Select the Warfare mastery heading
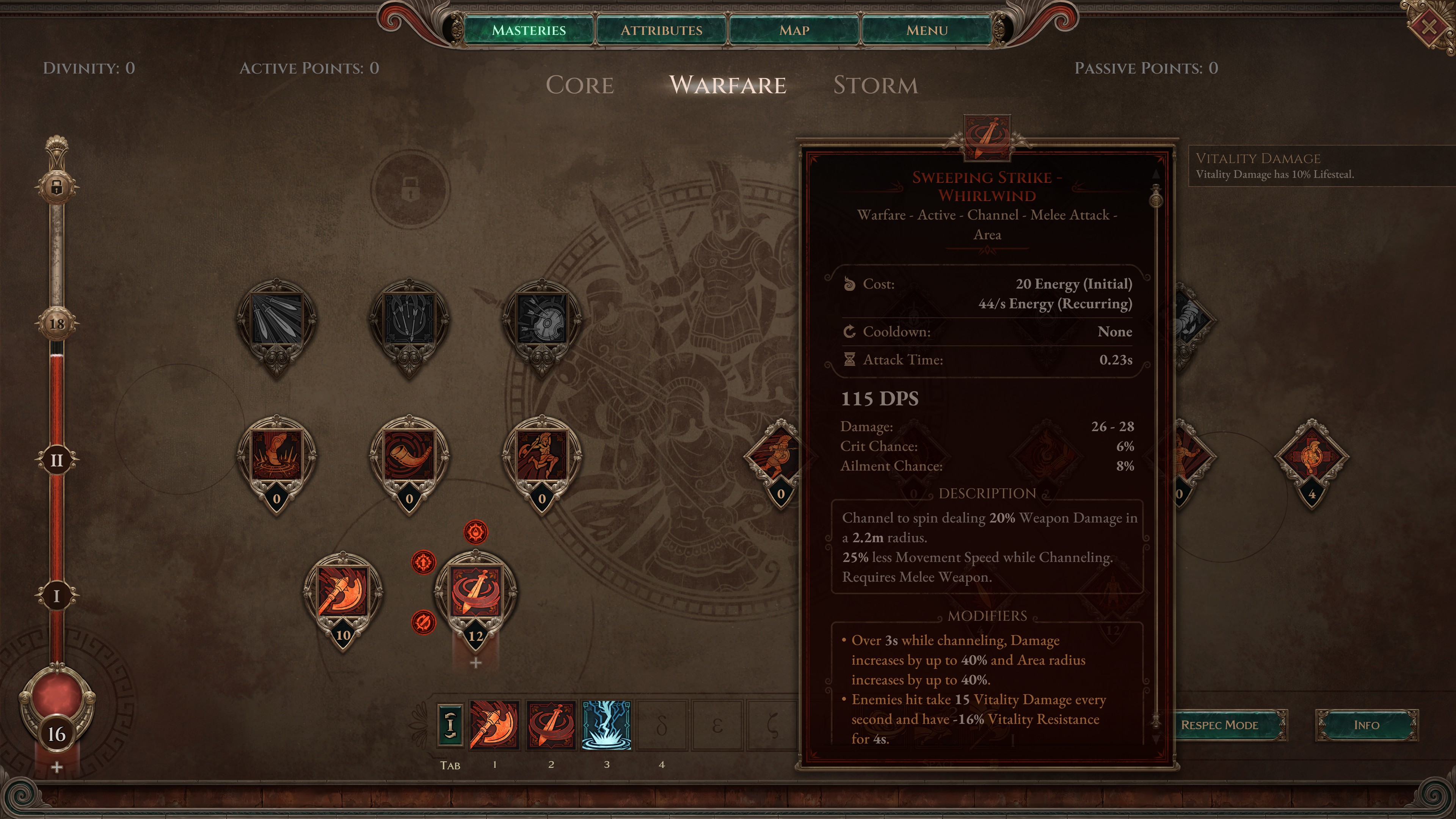 pos(728,85)
